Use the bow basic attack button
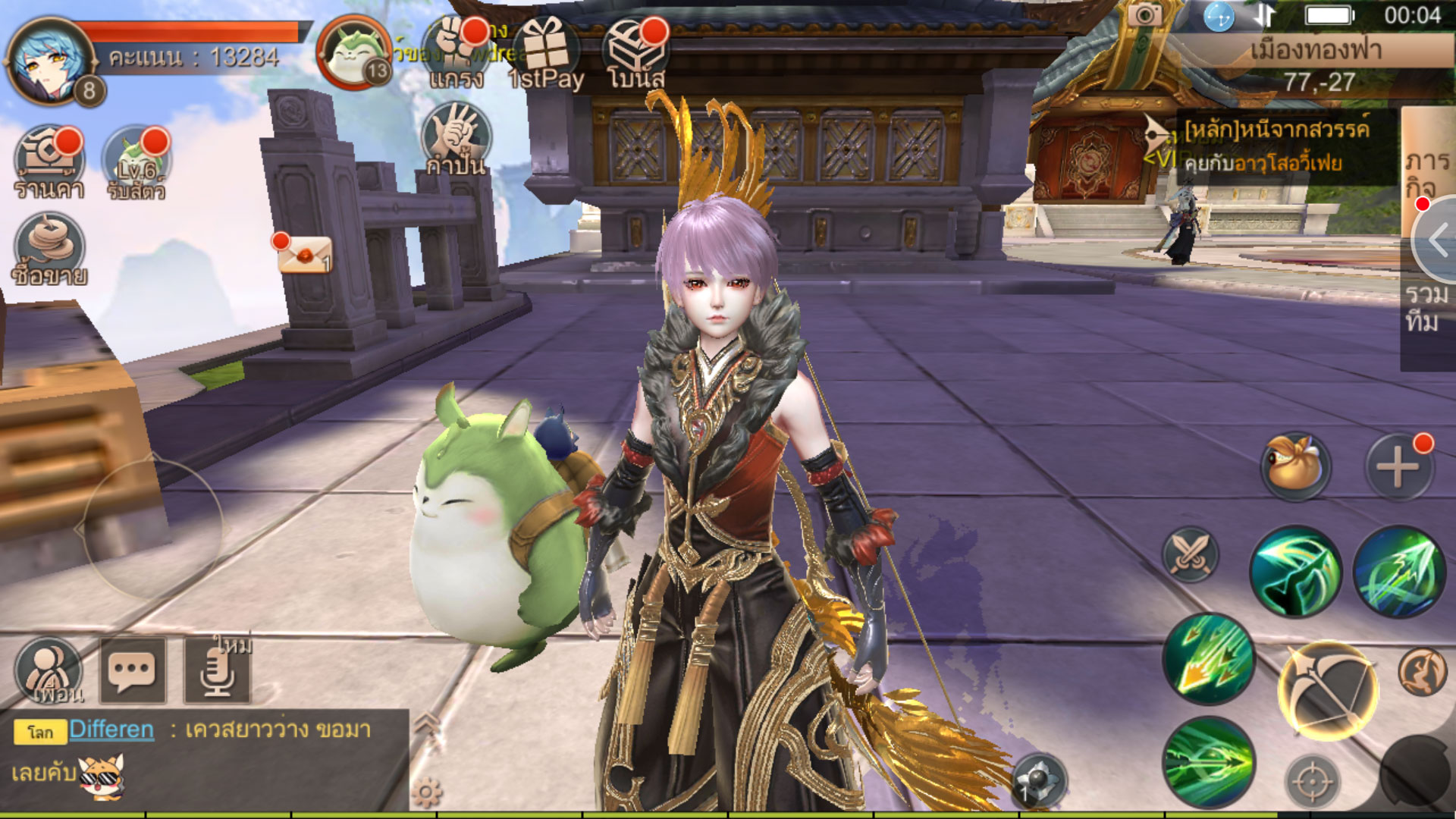This screenshot has height=819, width=1456. pos(1327,690)
